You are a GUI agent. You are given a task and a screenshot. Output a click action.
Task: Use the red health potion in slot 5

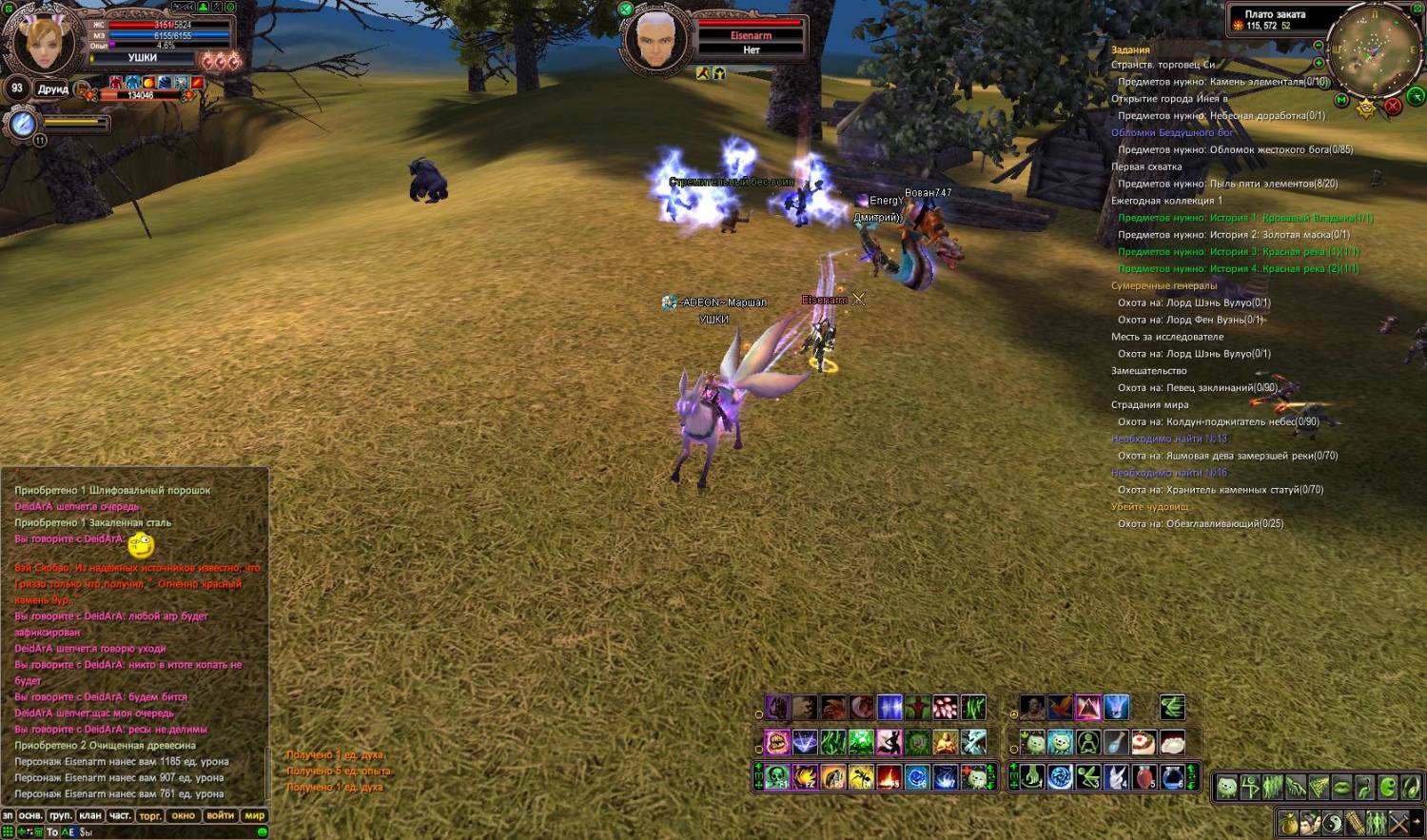(x=1144, y=777)
